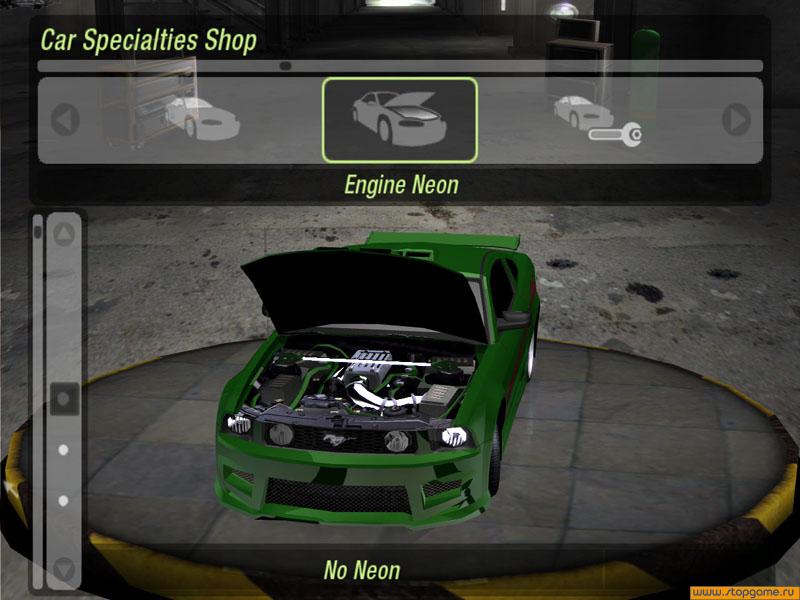
Task: Click the up arrow in the neon options list
Action: [x=64, y=236]
